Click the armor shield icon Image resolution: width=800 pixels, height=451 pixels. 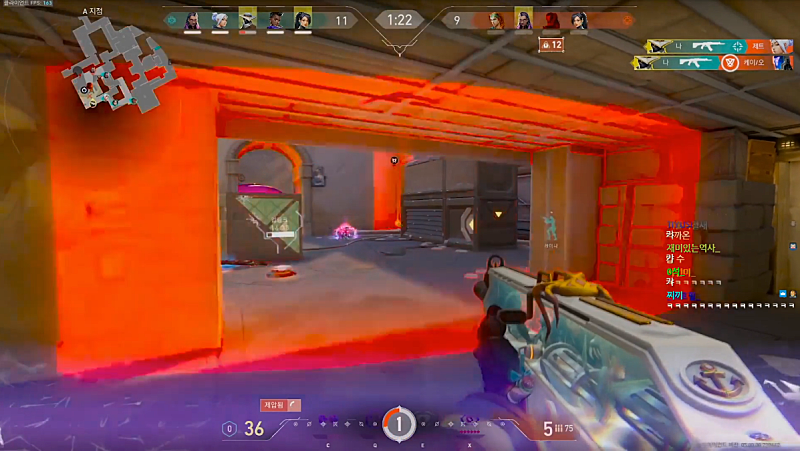pos(231,429)
